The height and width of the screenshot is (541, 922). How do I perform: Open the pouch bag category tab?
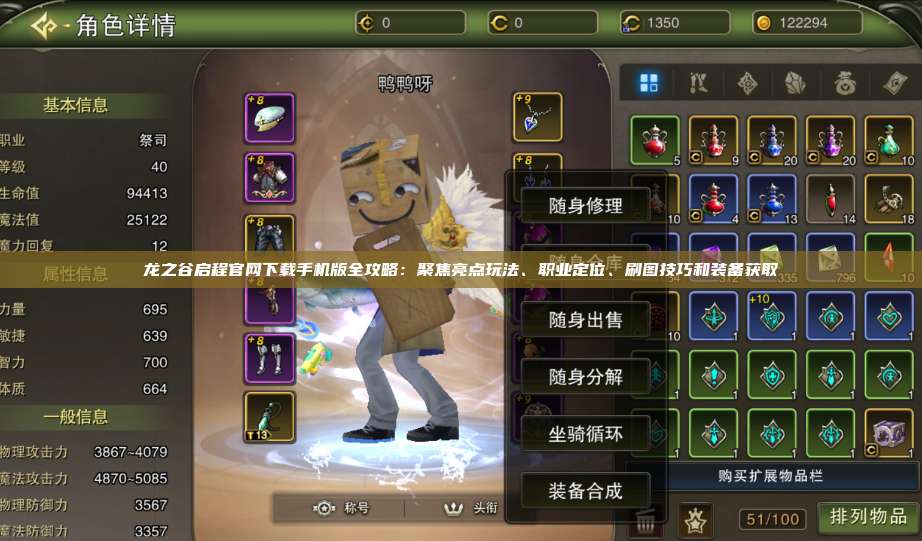(846, 83)
